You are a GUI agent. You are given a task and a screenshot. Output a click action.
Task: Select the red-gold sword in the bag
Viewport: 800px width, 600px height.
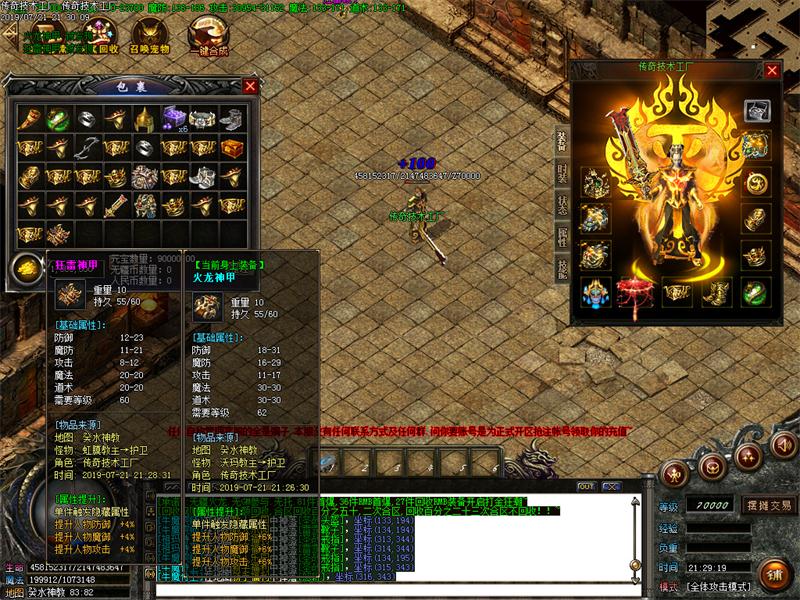(x=117, y=205)
